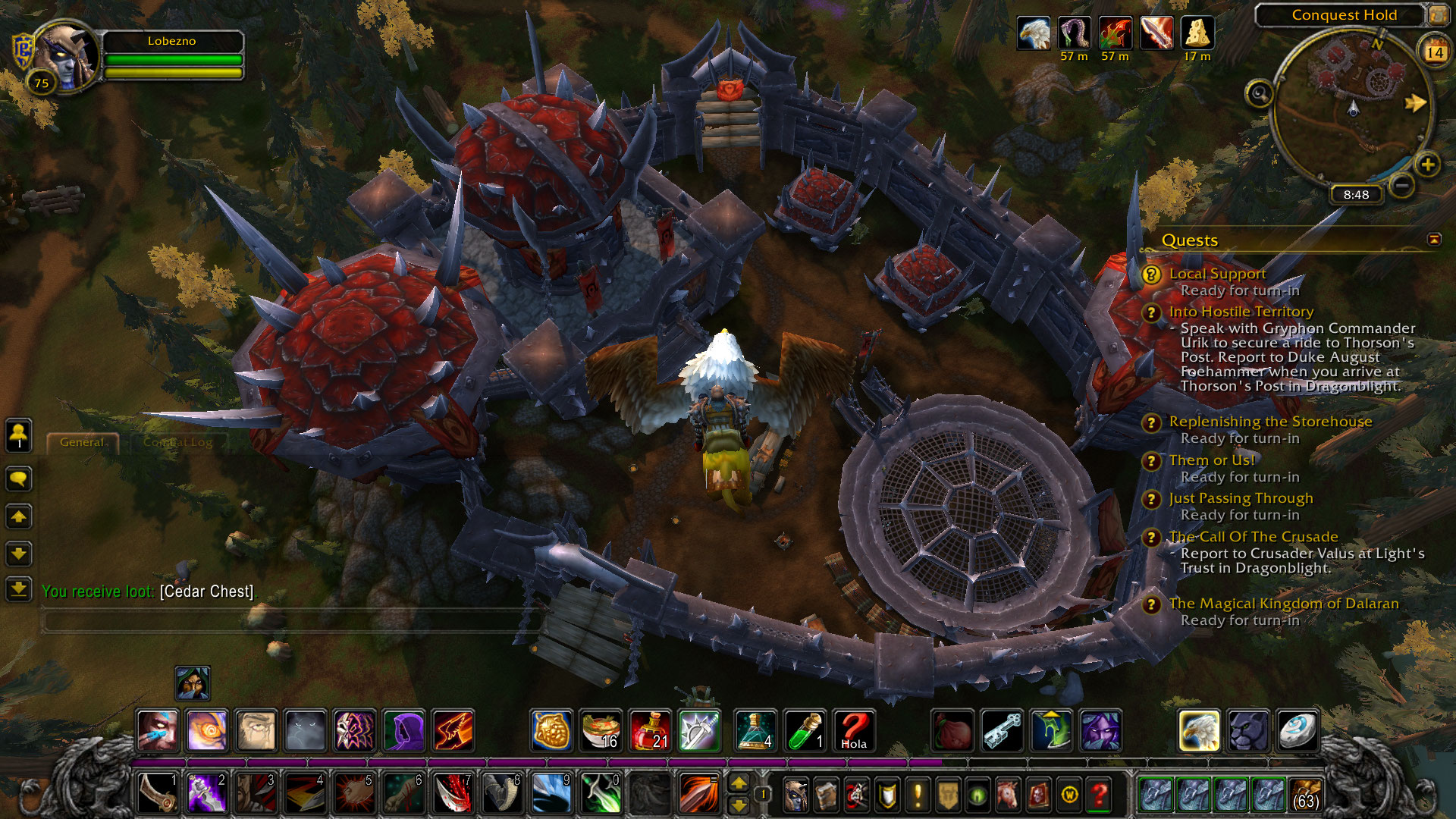Open the Into Hostile Territory quest

point(1241,312)
